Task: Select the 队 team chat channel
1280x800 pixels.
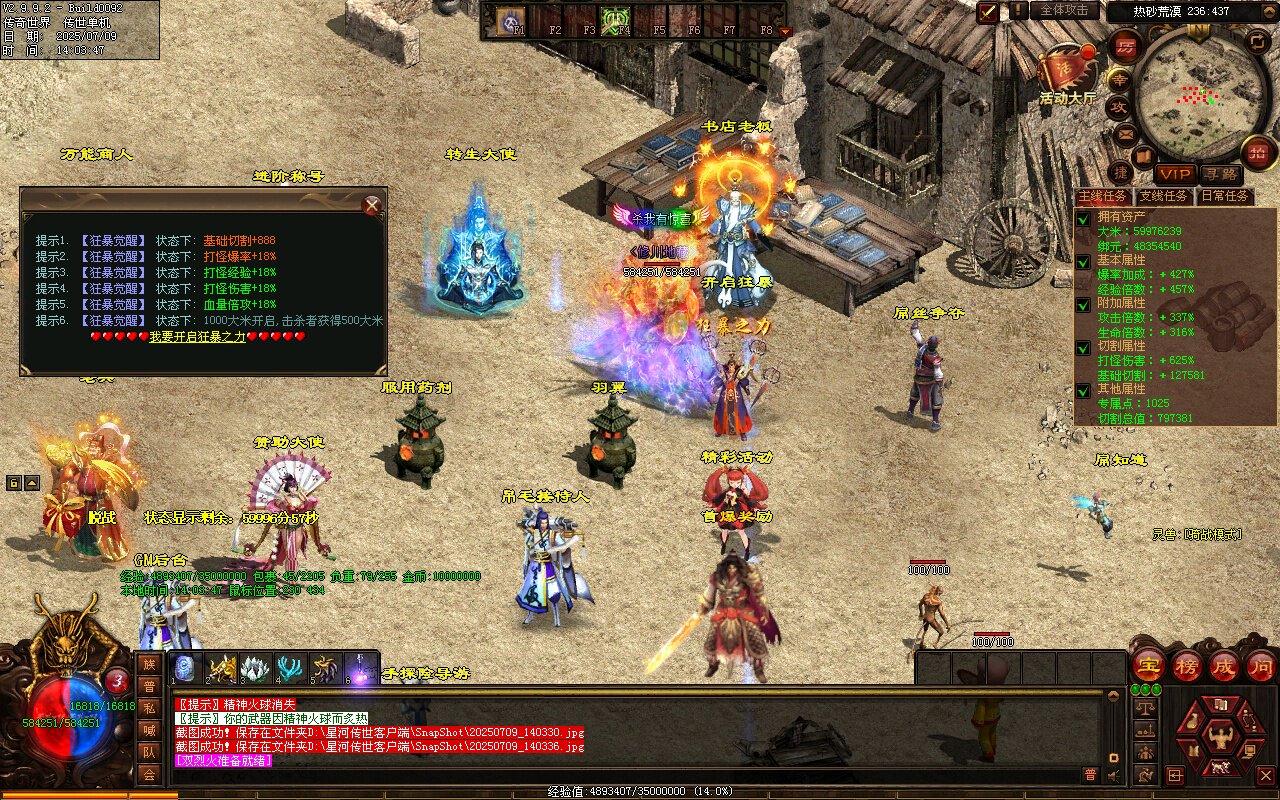Action: (149, 752)
